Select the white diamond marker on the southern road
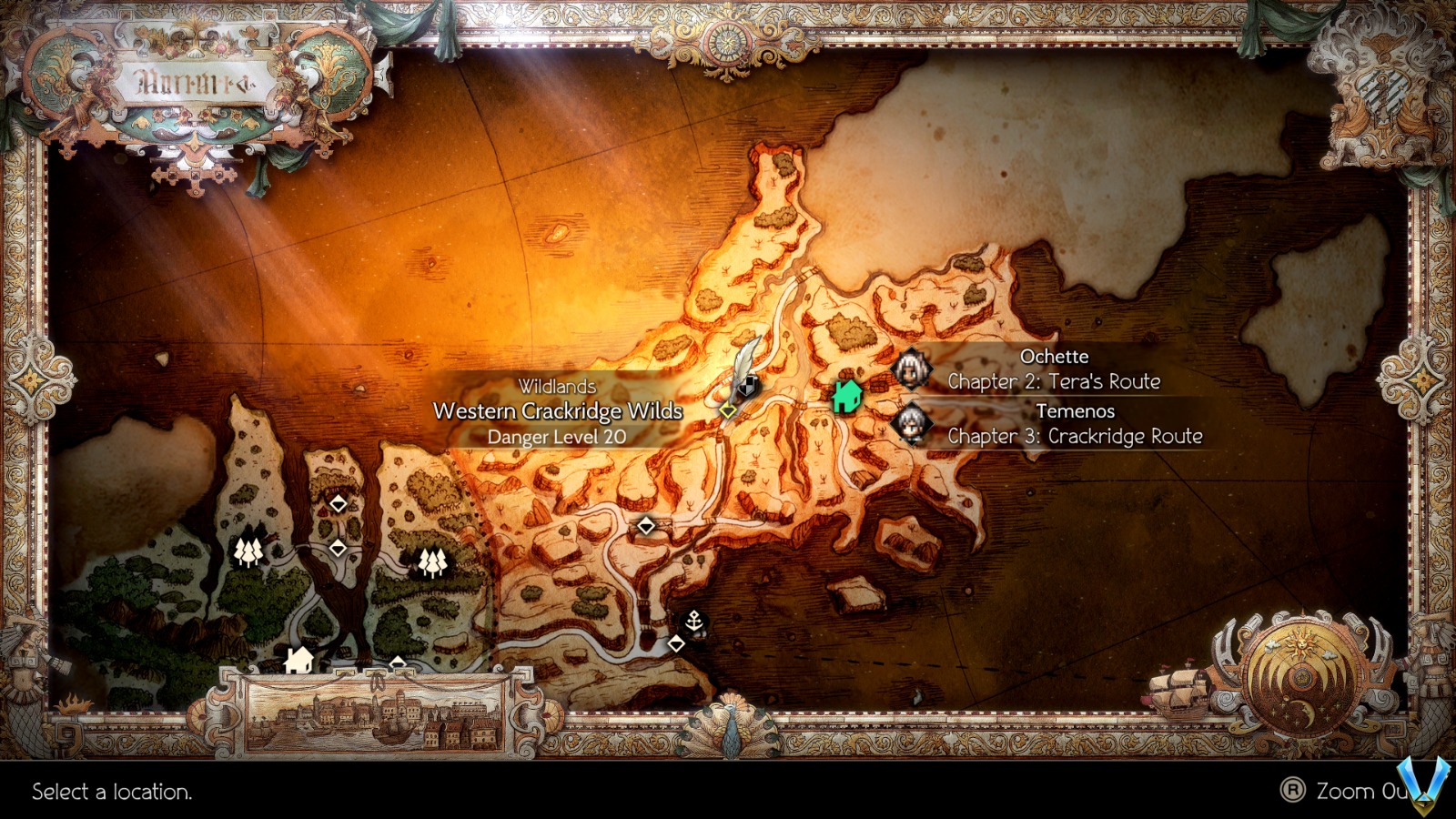Screen dimensions: 1456x819 [648, 524]
